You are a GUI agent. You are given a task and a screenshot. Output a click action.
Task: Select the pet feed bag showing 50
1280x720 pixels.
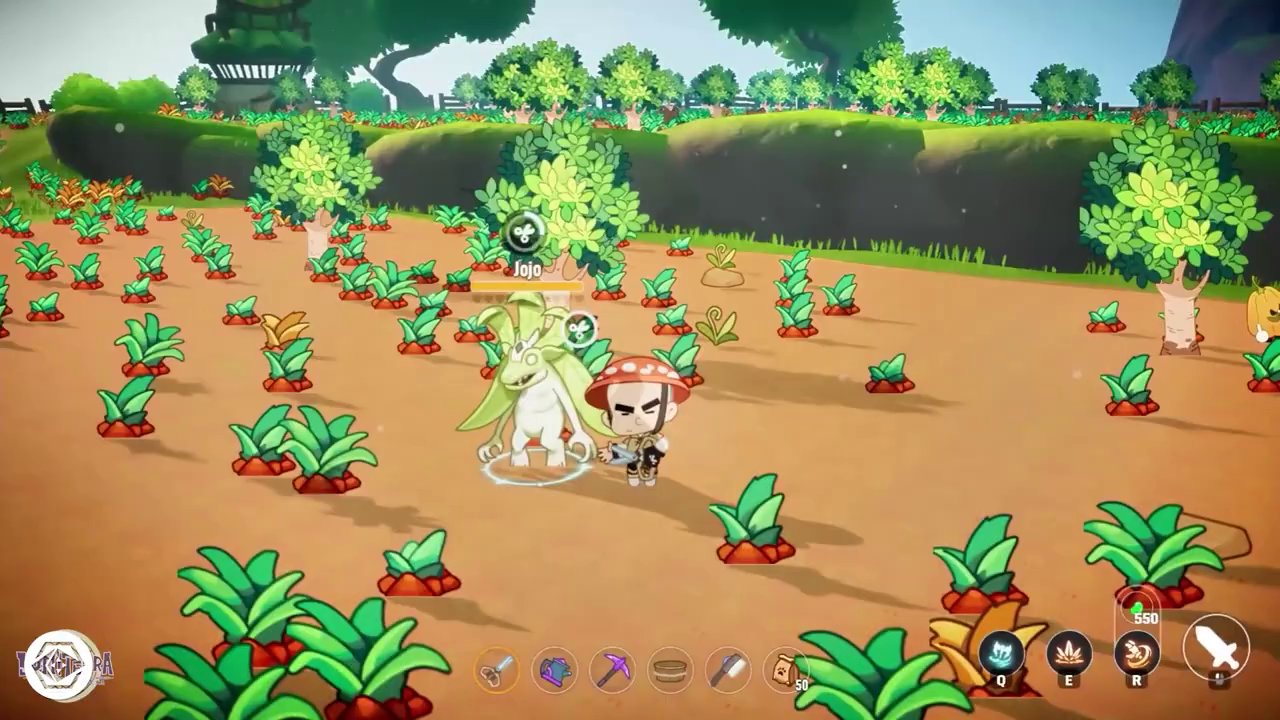coord(786,670)
